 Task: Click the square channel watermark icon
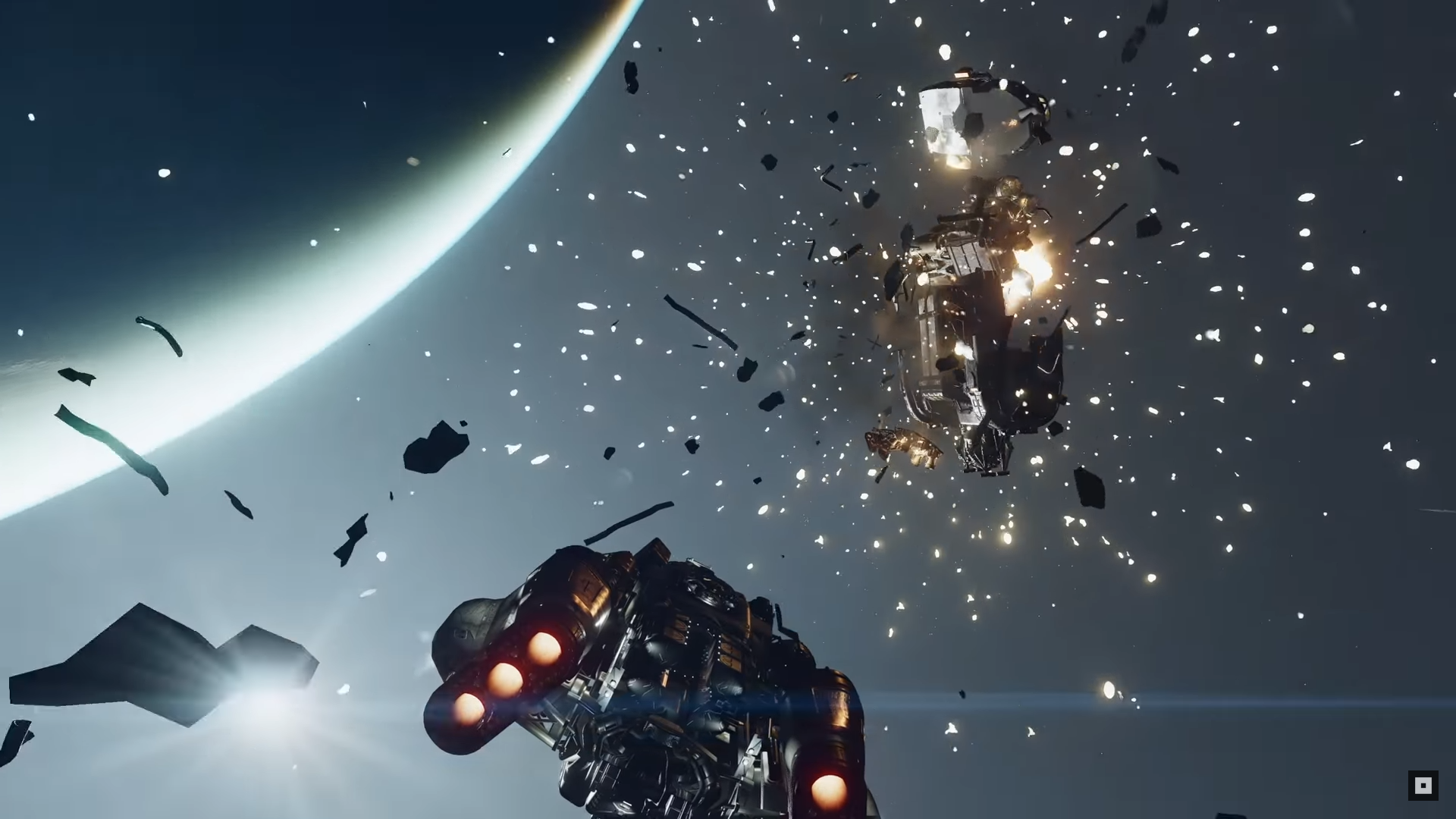[x=1423, y=786]
